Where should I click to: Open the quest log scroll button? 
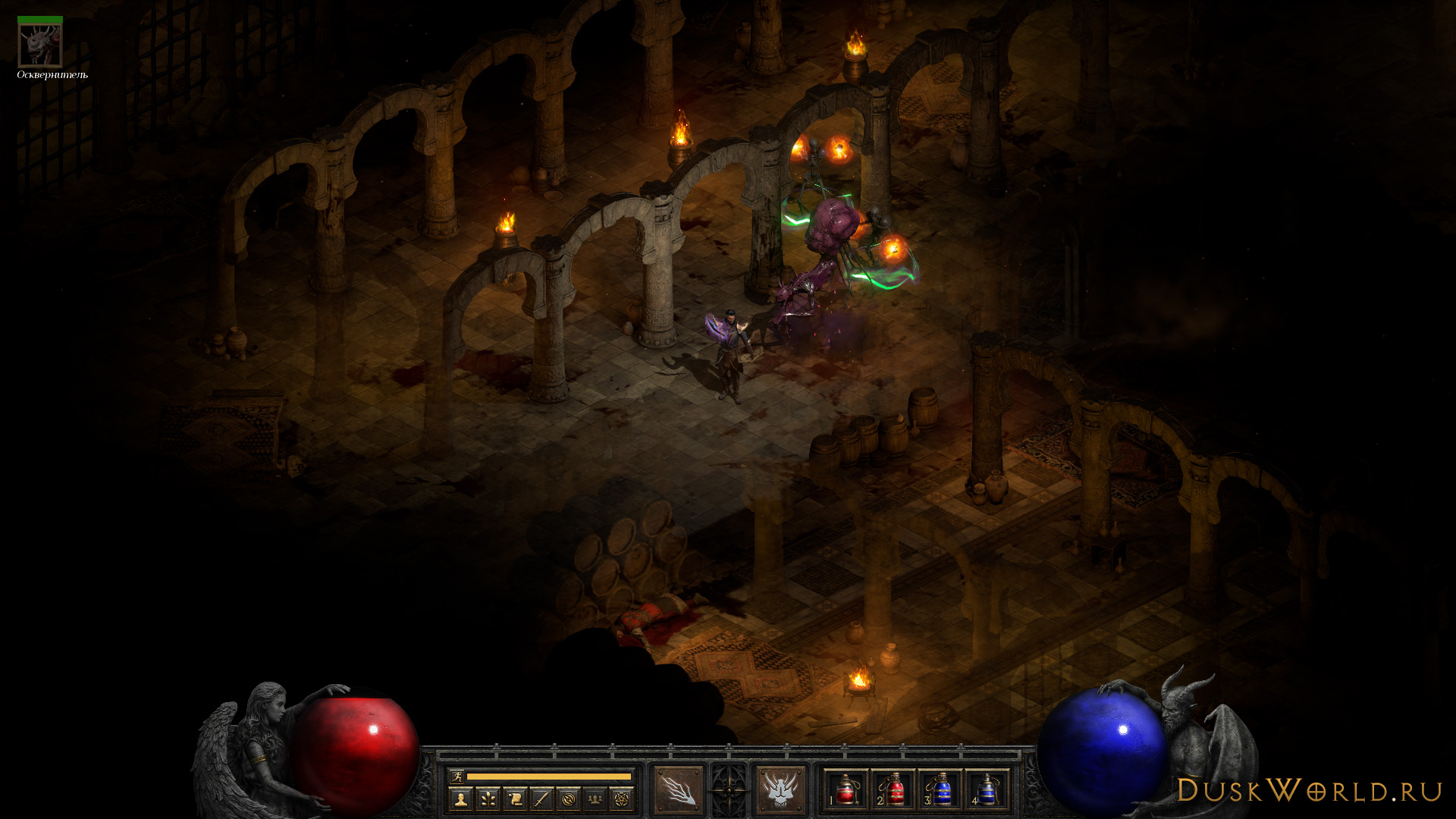515,799
